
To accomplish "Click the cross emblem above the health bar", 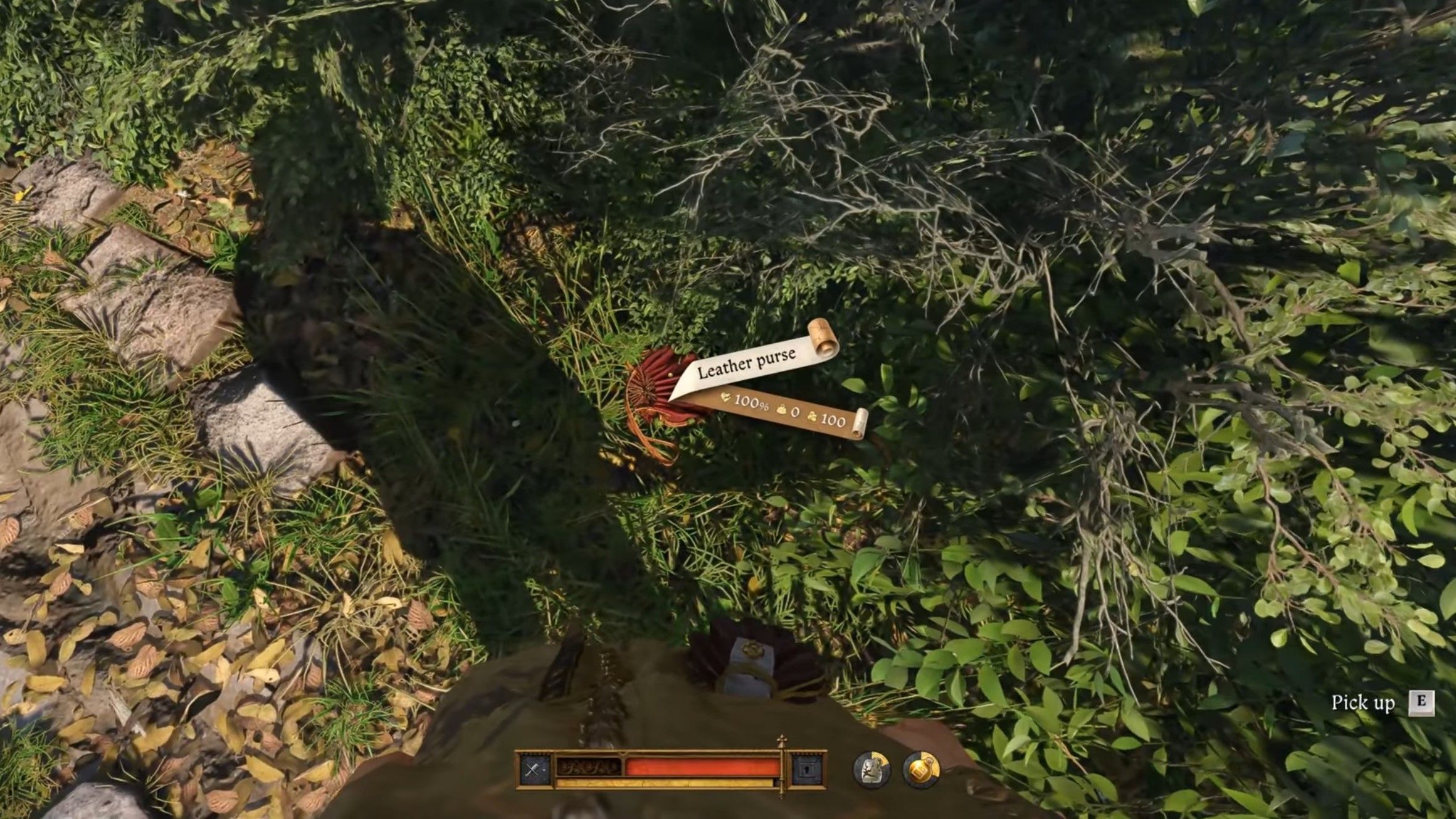I will tap(783, 738).
